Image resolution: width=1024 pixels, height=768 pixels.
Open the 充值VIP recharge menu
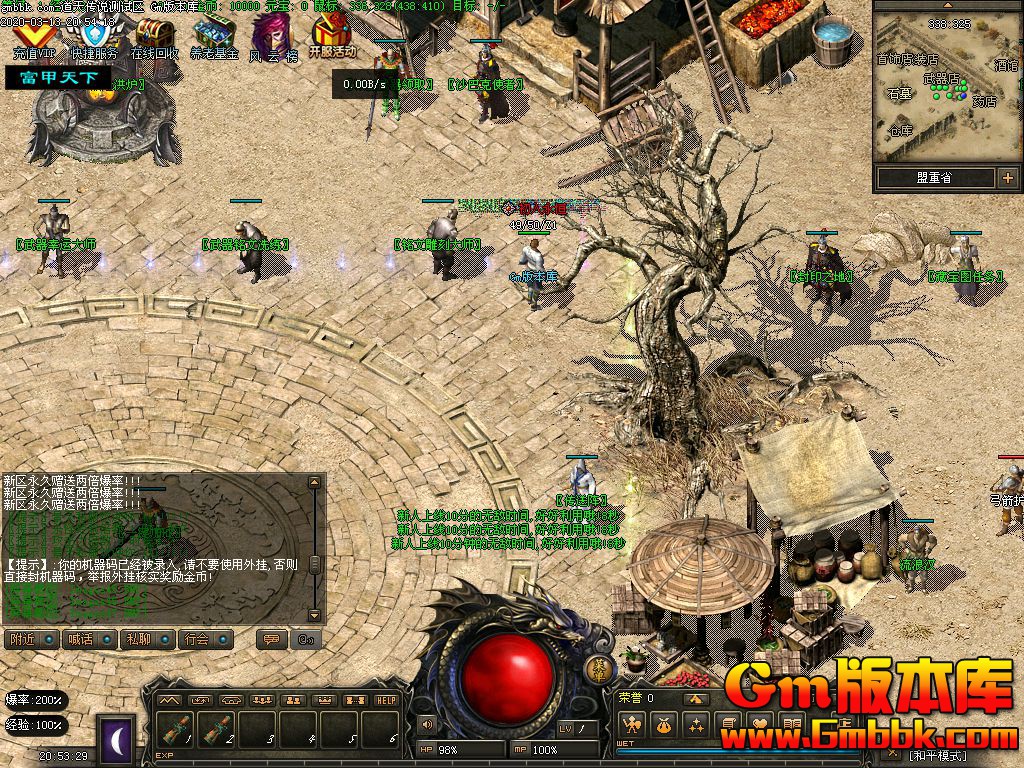point(31,36)
